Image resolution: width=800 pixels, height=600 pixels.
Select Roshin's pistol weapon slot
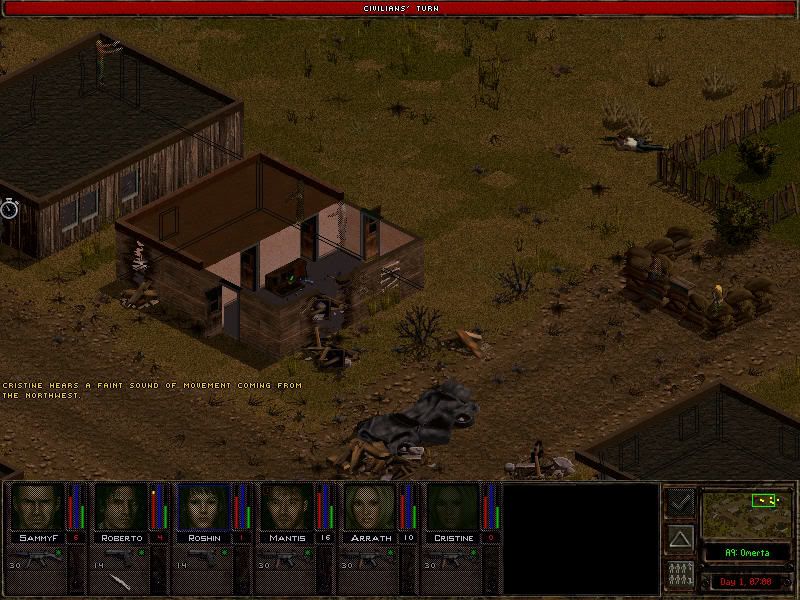pos(203,556)
